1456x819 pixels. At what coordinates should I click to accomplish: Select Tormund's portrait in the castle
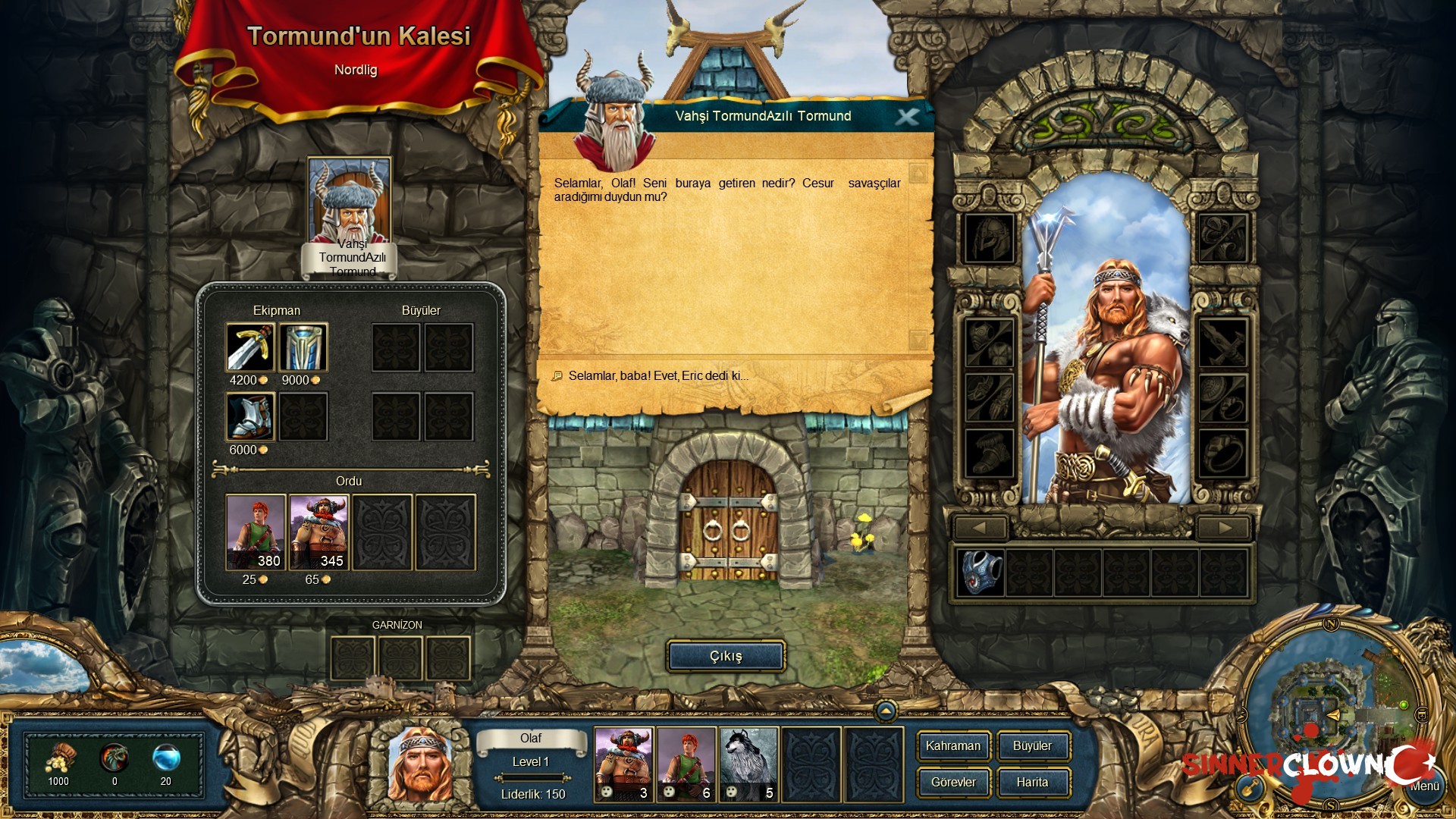tap(349, 199)
